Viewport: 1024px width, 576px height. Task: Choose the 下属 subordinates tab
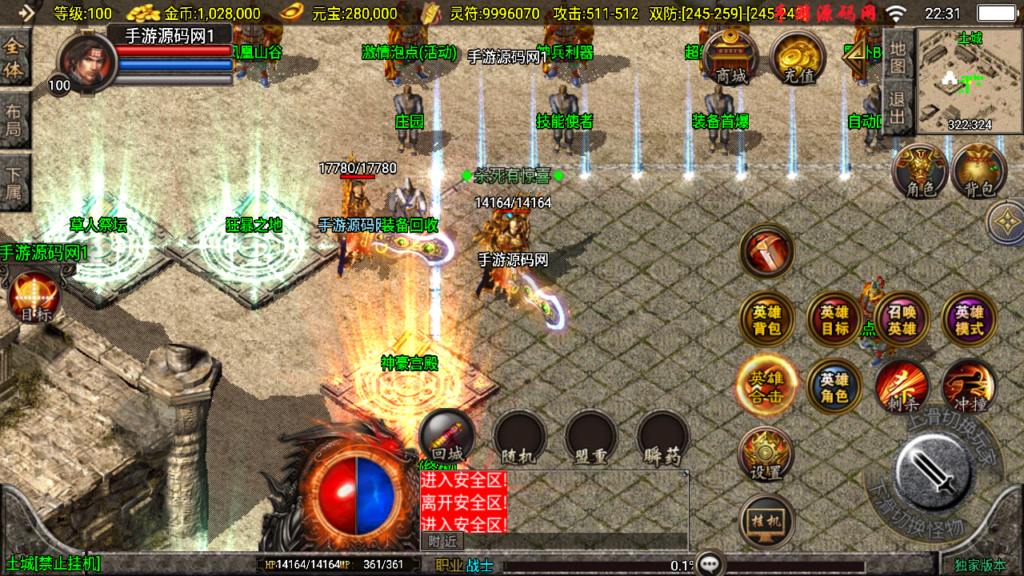point(15,185)
